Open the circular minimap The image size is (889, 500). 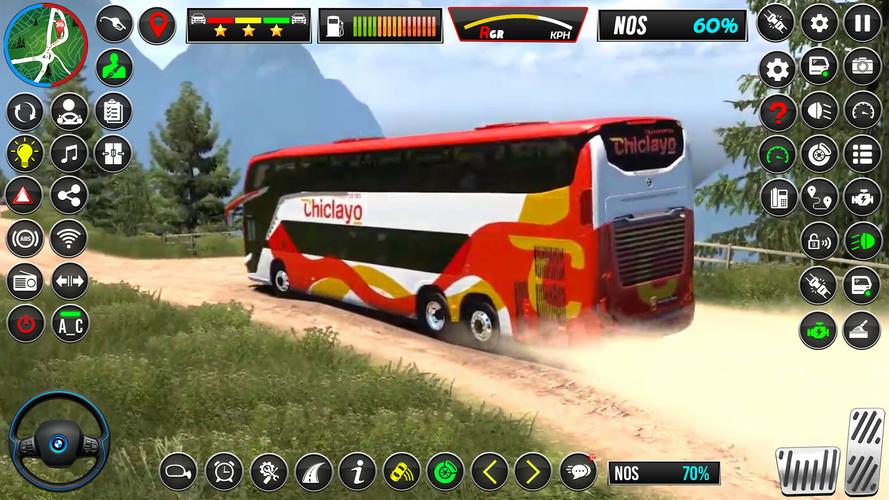coord(43,44)
